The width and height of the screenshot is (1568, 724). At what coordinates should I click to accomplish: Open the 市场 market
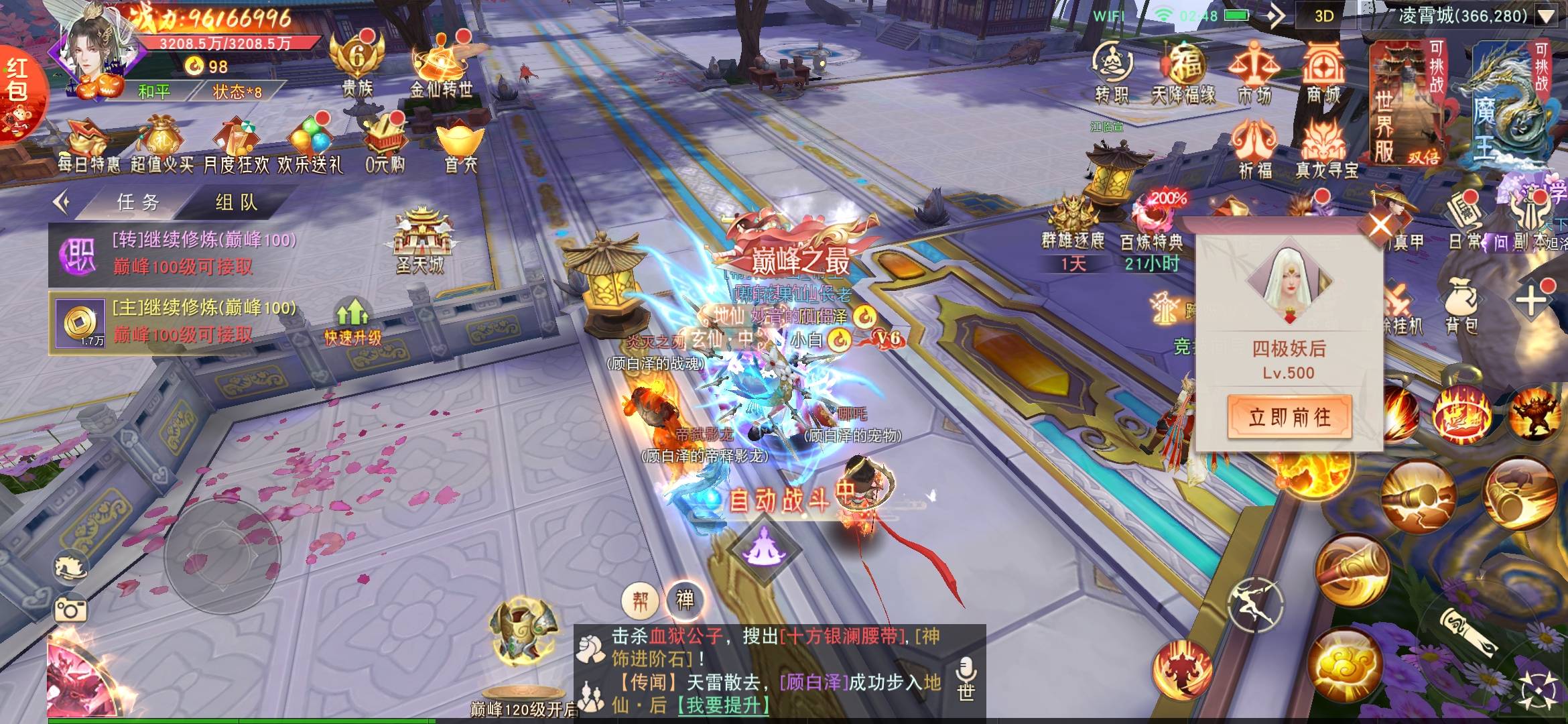(x=1254, y=72)
